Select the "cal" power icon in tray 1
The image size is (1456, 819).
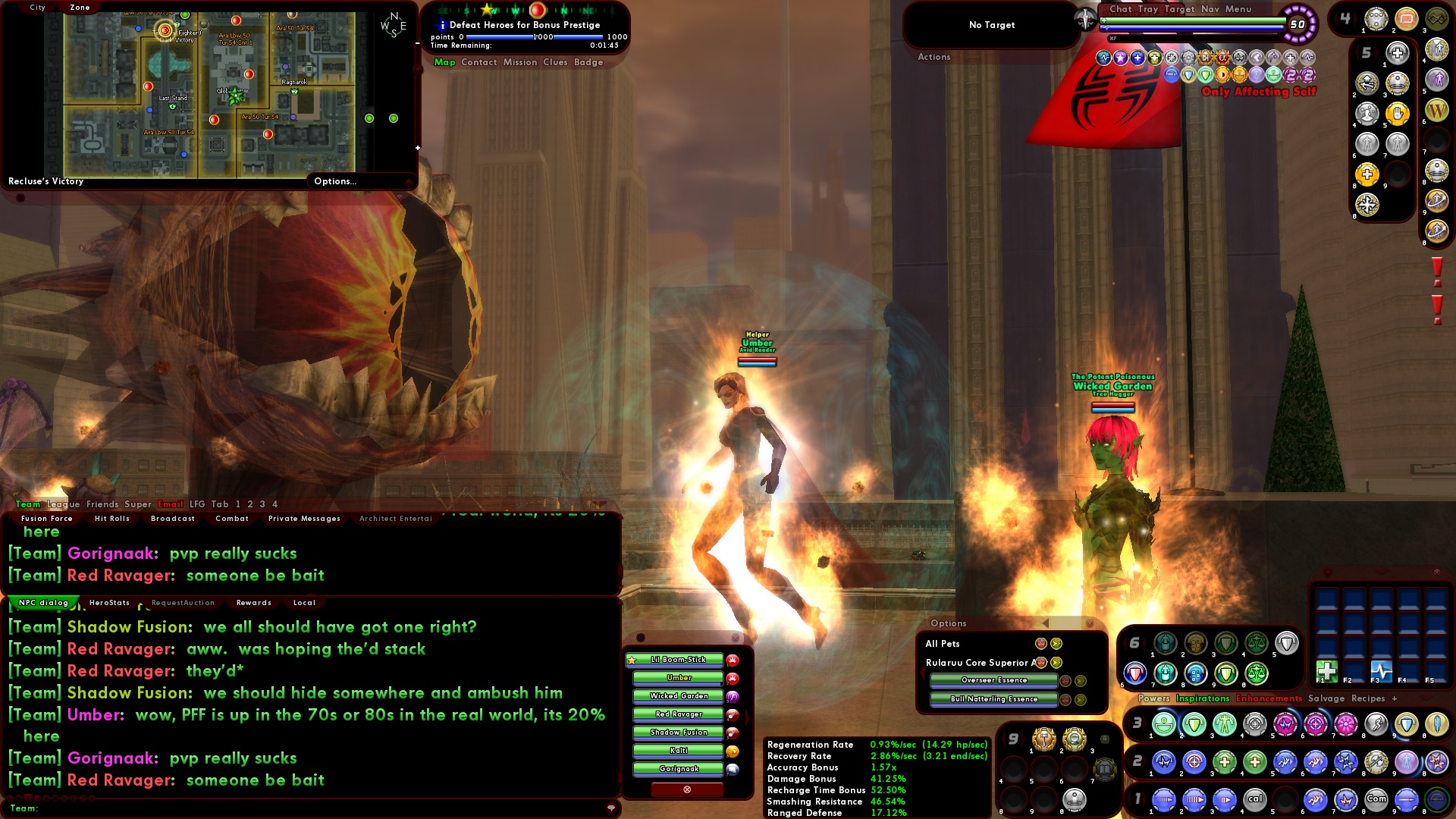(x=1255, y=799)
